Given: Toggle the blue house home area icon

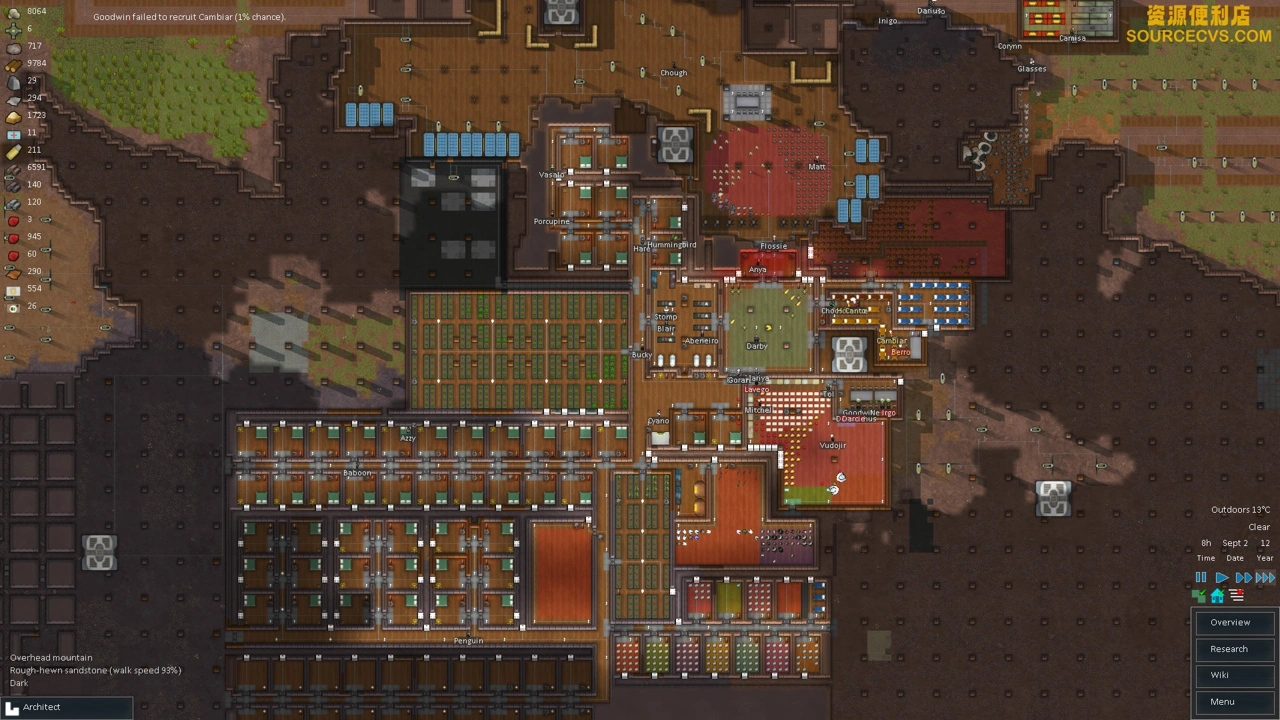Looking at the screenshot, I should click(x=1217, y=596).
